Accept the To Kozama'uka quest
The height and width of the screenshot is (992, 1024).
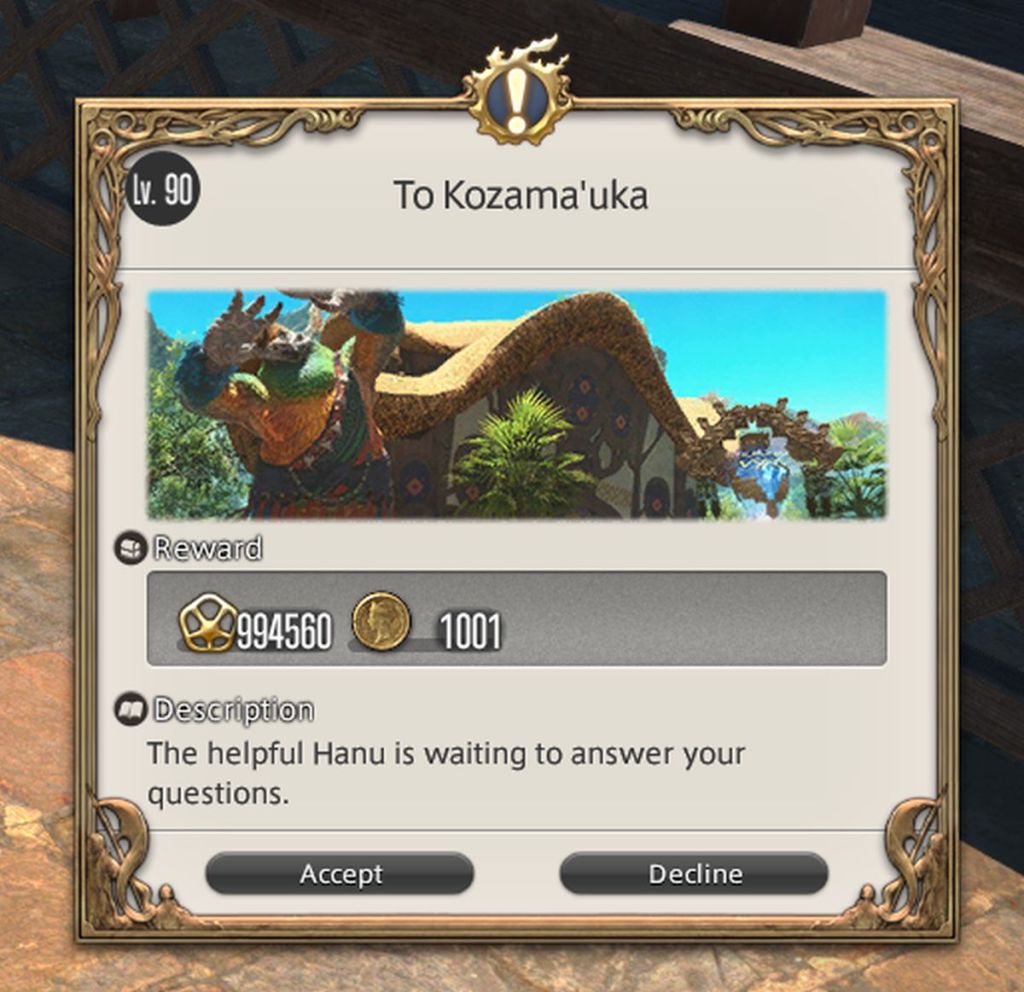(339, 874)
